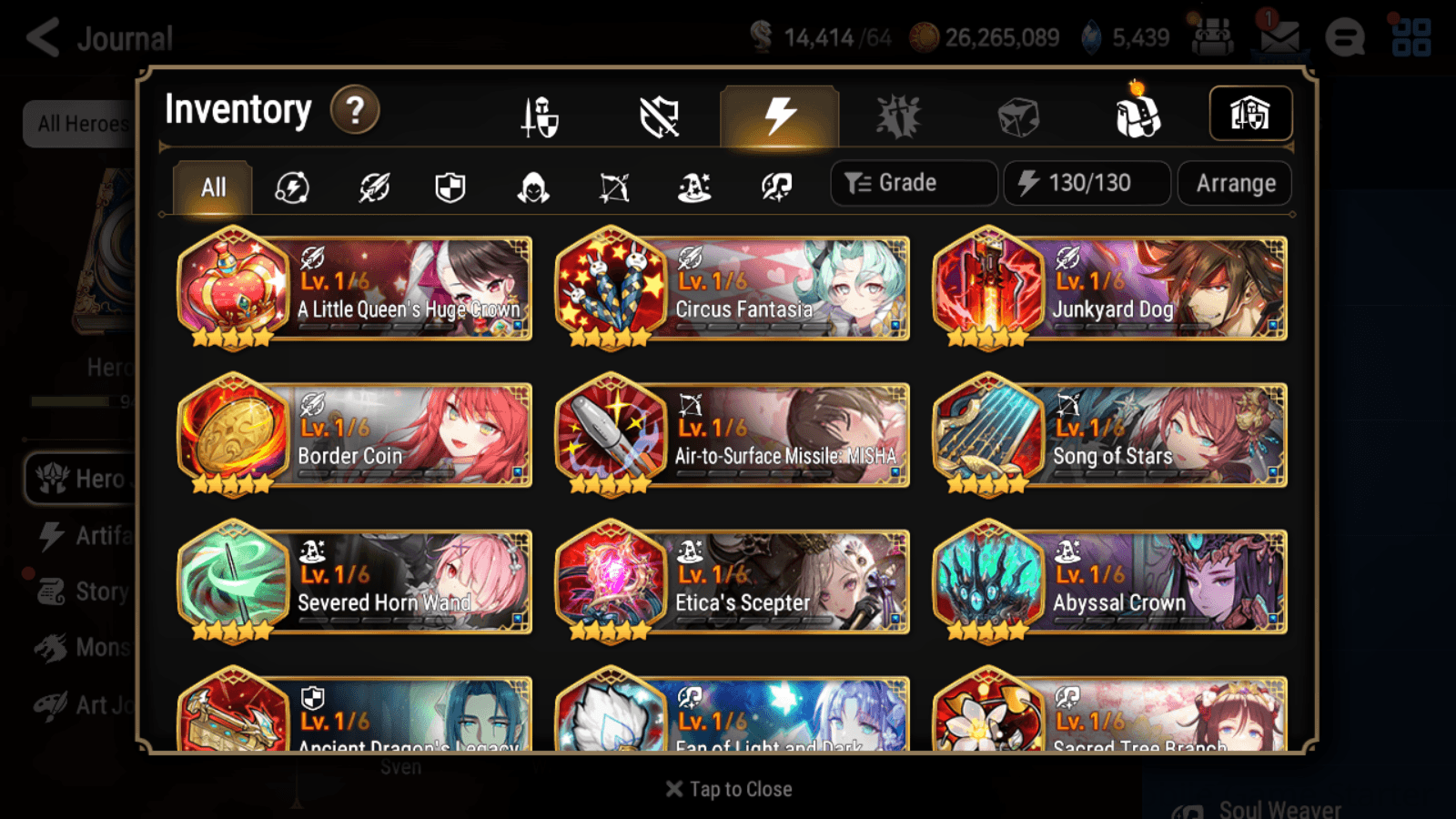Tap 'Tap to Close' to dismiss inventory
1456x819 pixels.
[x=728, y=789]
